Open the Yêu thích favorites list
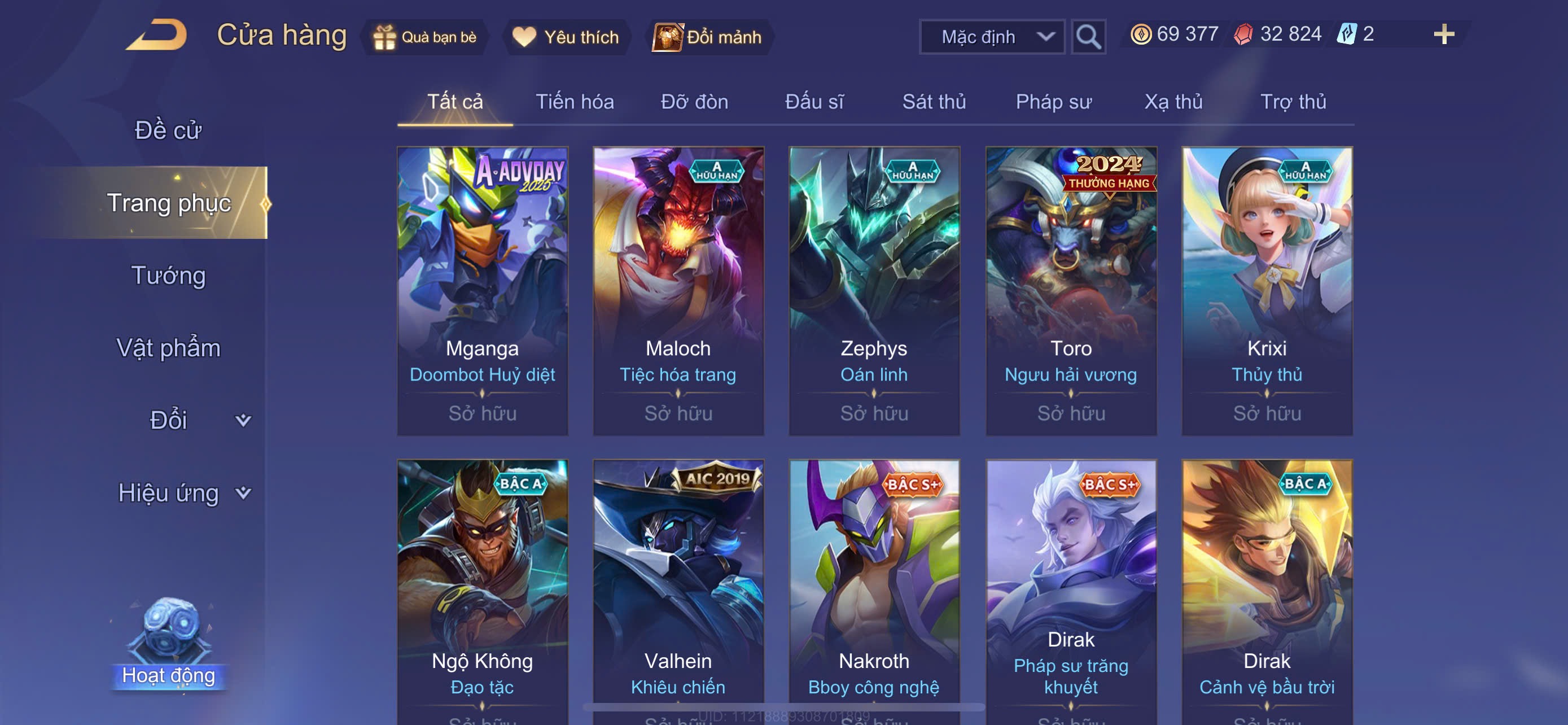The image size is (1568, 725). [566, 37]
